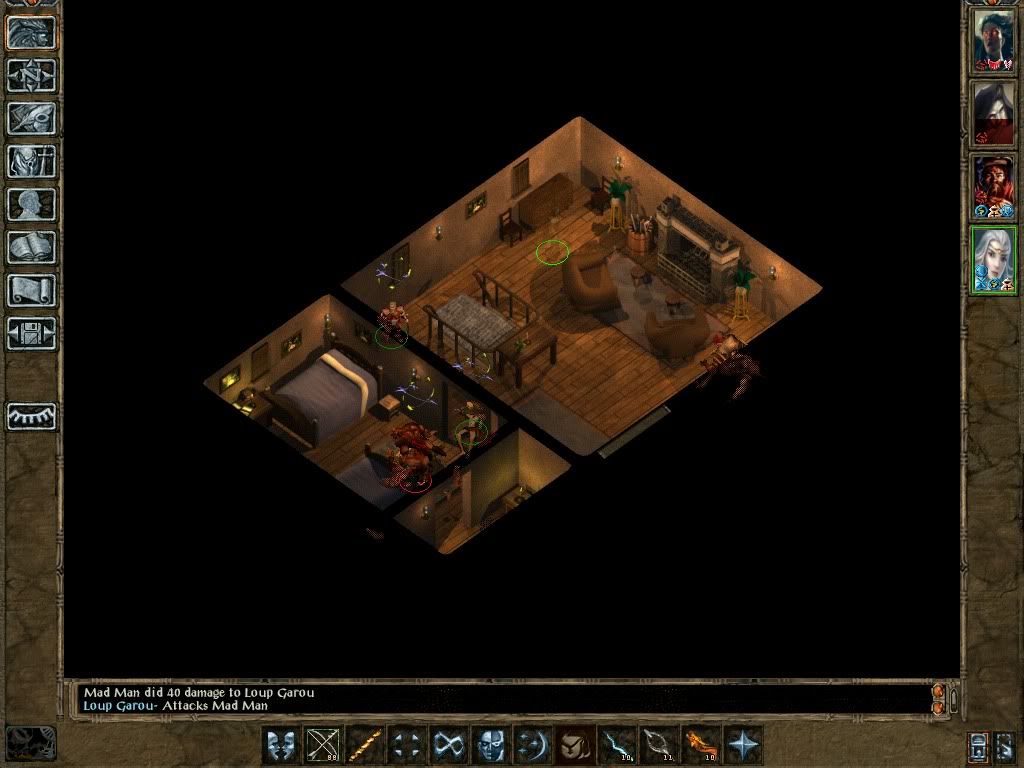The width and height of the screenshot is (1024, 768).
Task: Click the rest button with closed eye
Action: 31,416
